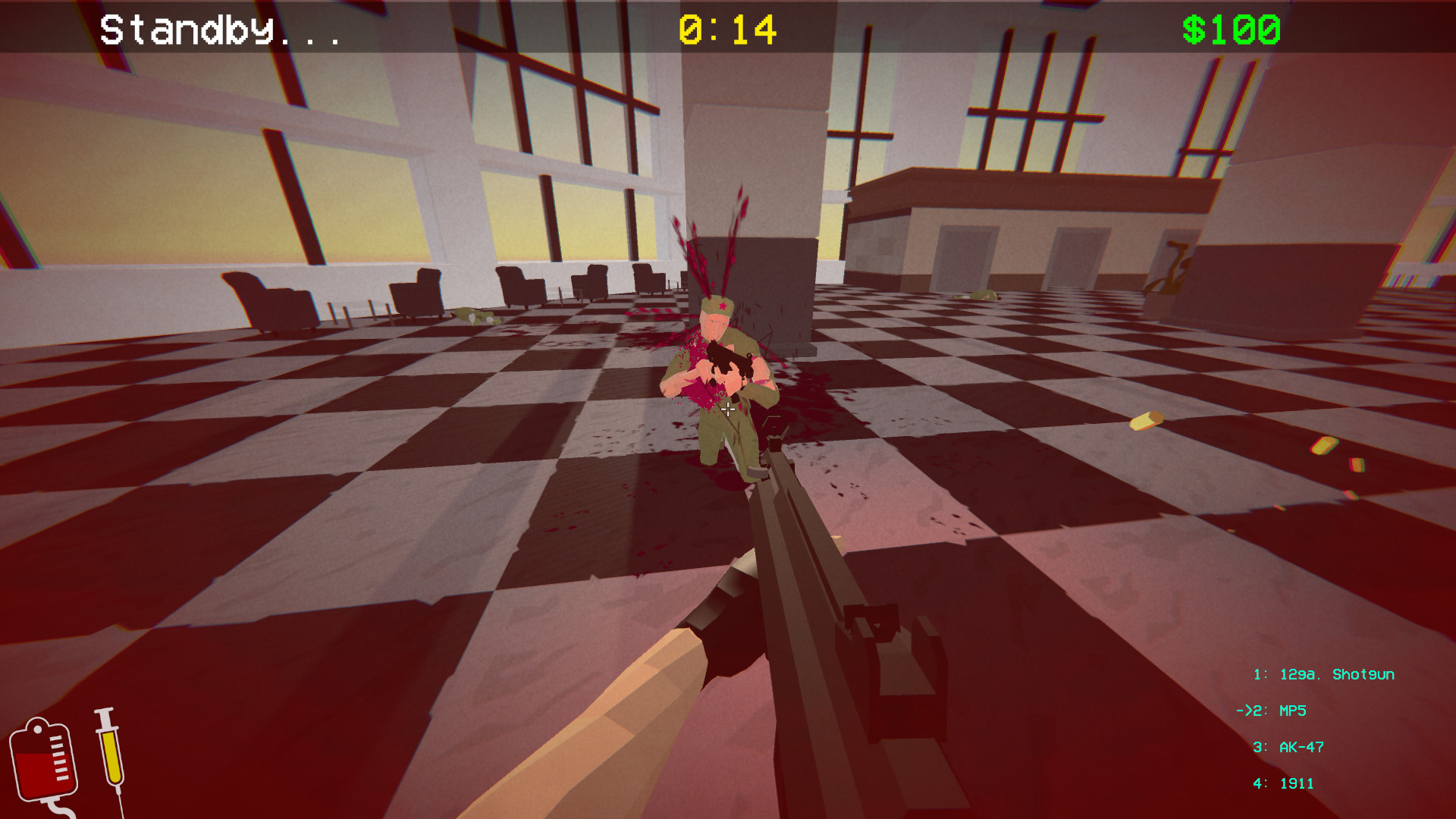Click the Standby... status text
1456x819 pixels.
point(220,30)
